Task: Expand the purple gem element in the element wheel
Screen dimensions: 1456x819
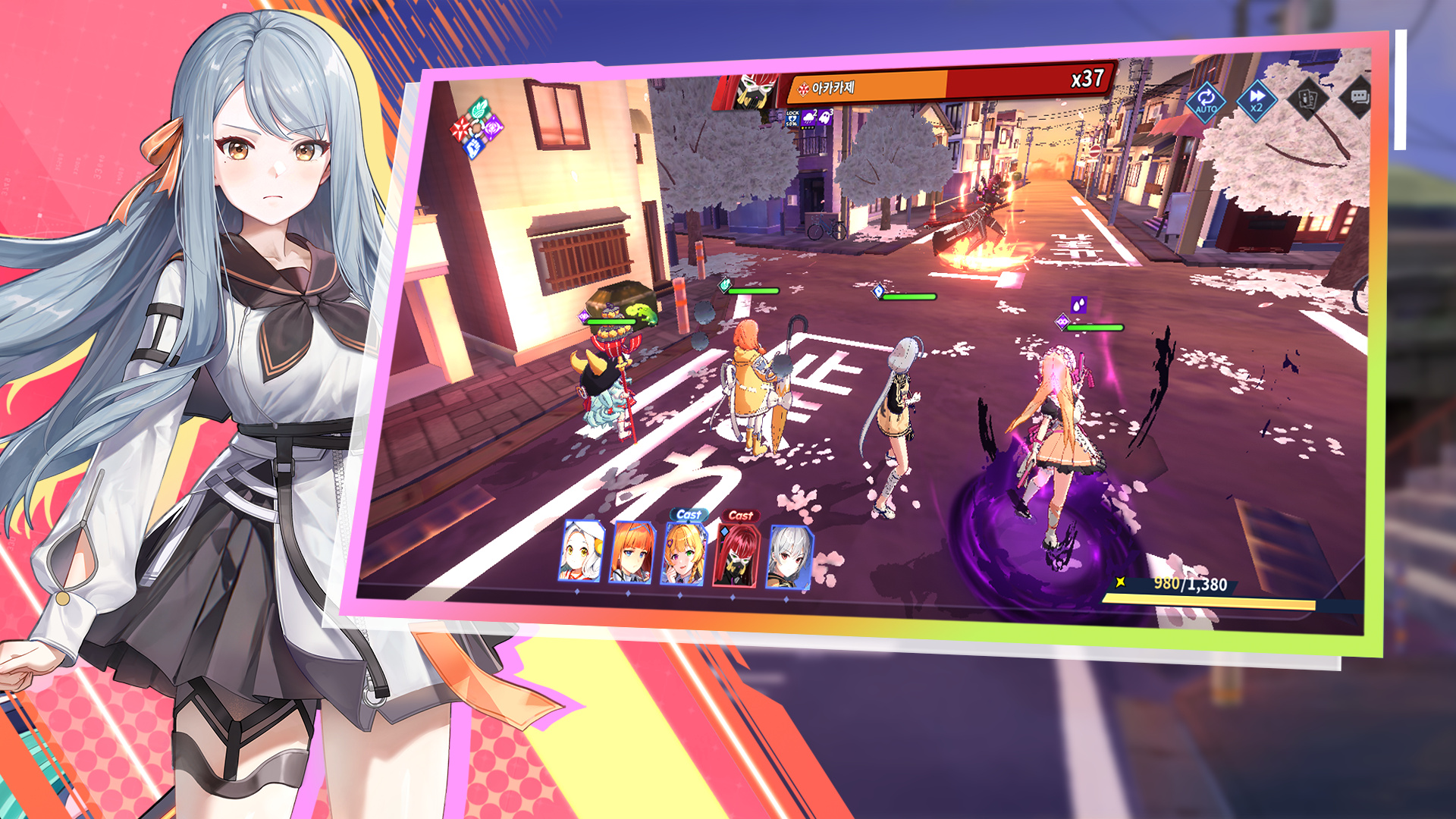Action: 493,127
